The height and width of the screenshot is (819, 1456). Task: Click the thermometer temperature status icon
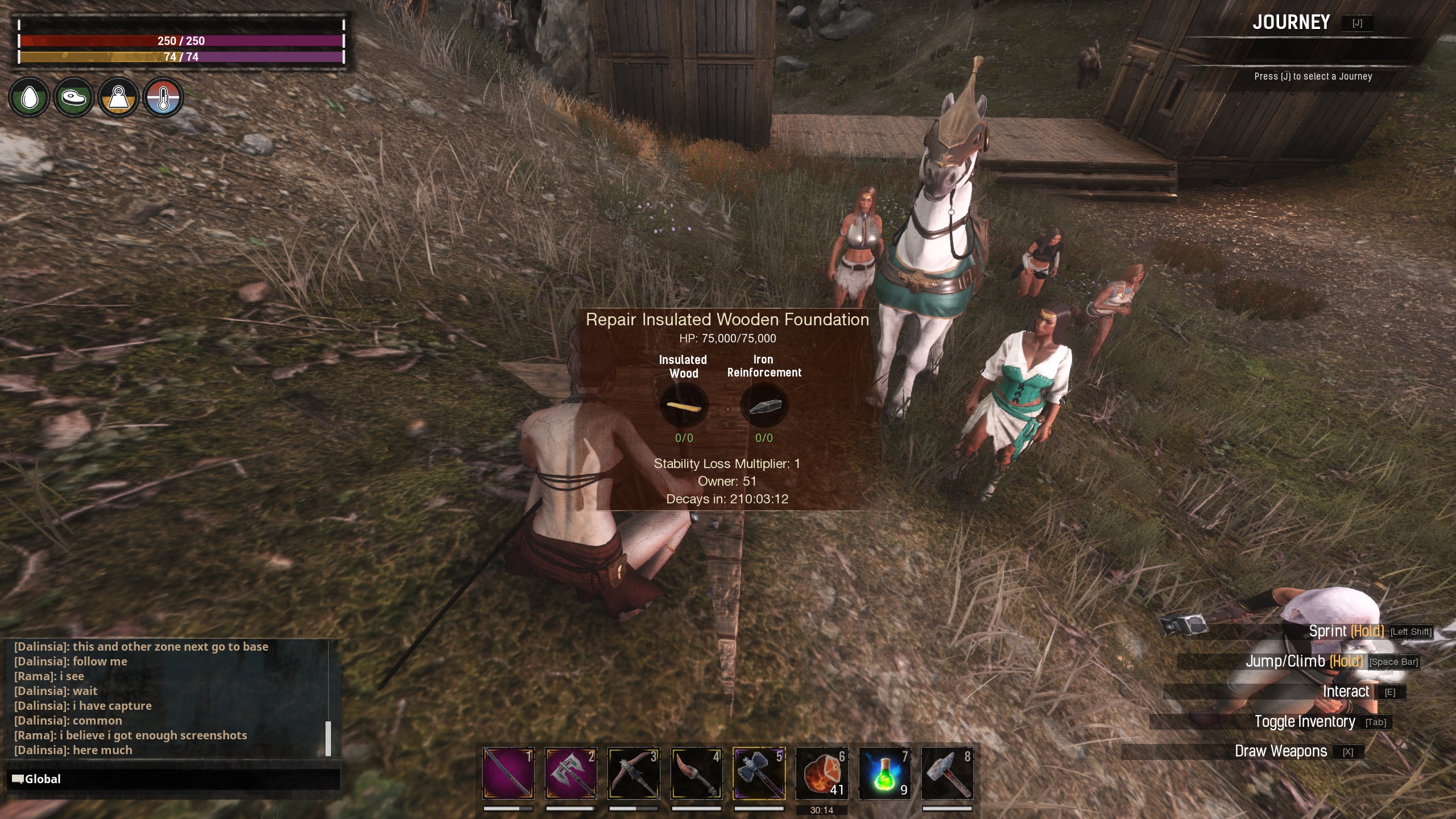[163, 98]
